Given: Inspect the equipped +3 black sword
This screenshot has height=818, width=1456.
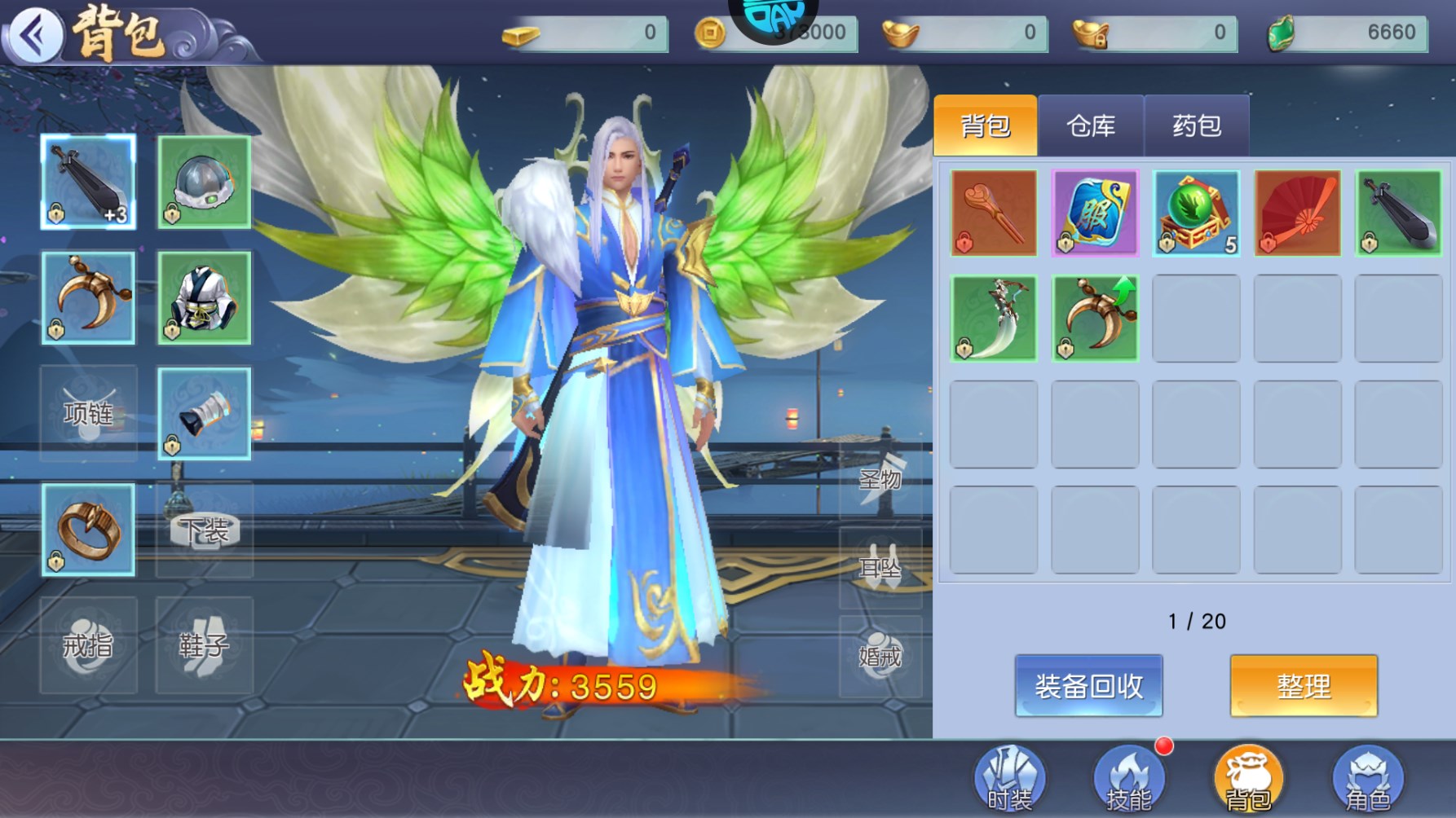Looking at the screenshot, I should [x=88, y=182].
